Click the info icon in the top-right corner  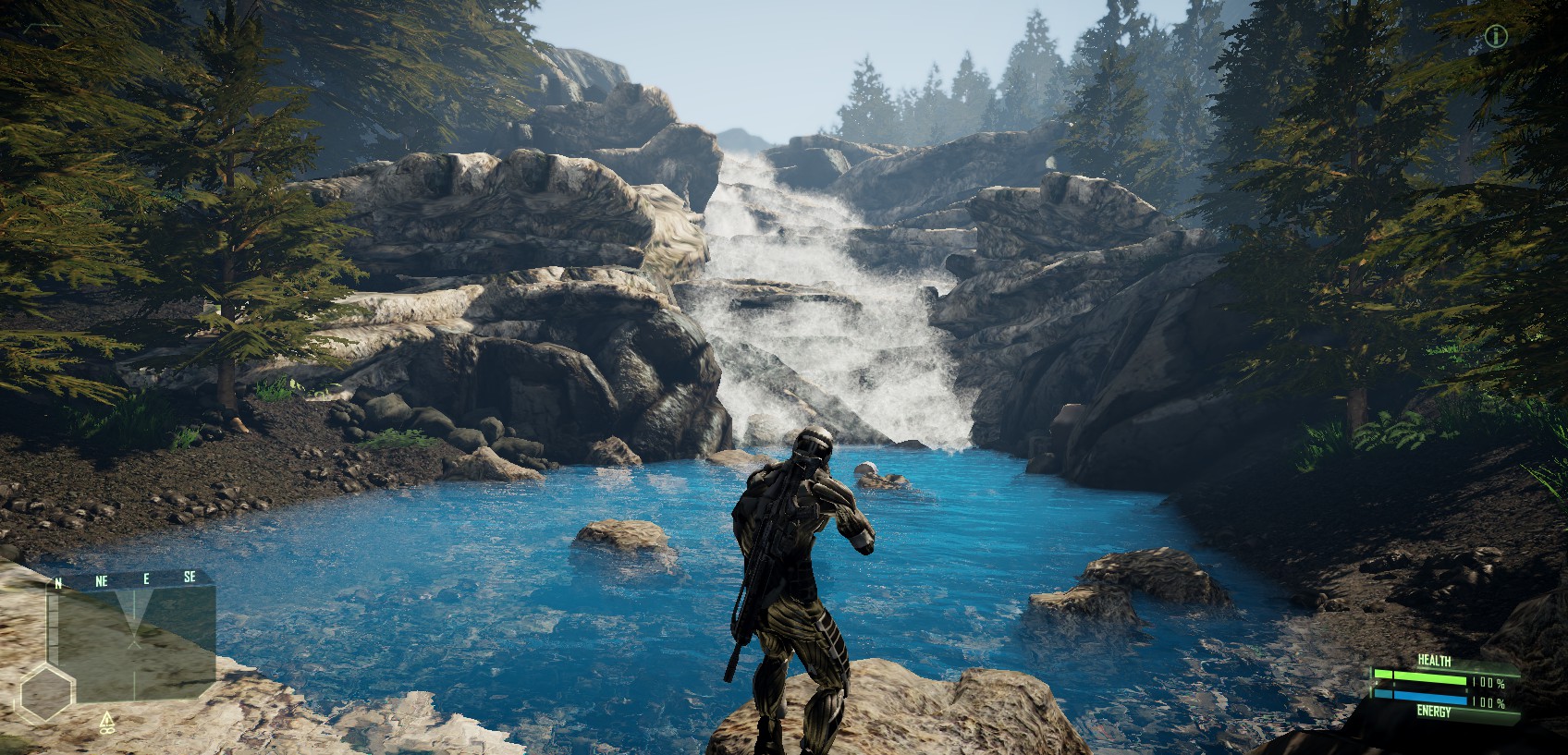tap(1498, 37)
